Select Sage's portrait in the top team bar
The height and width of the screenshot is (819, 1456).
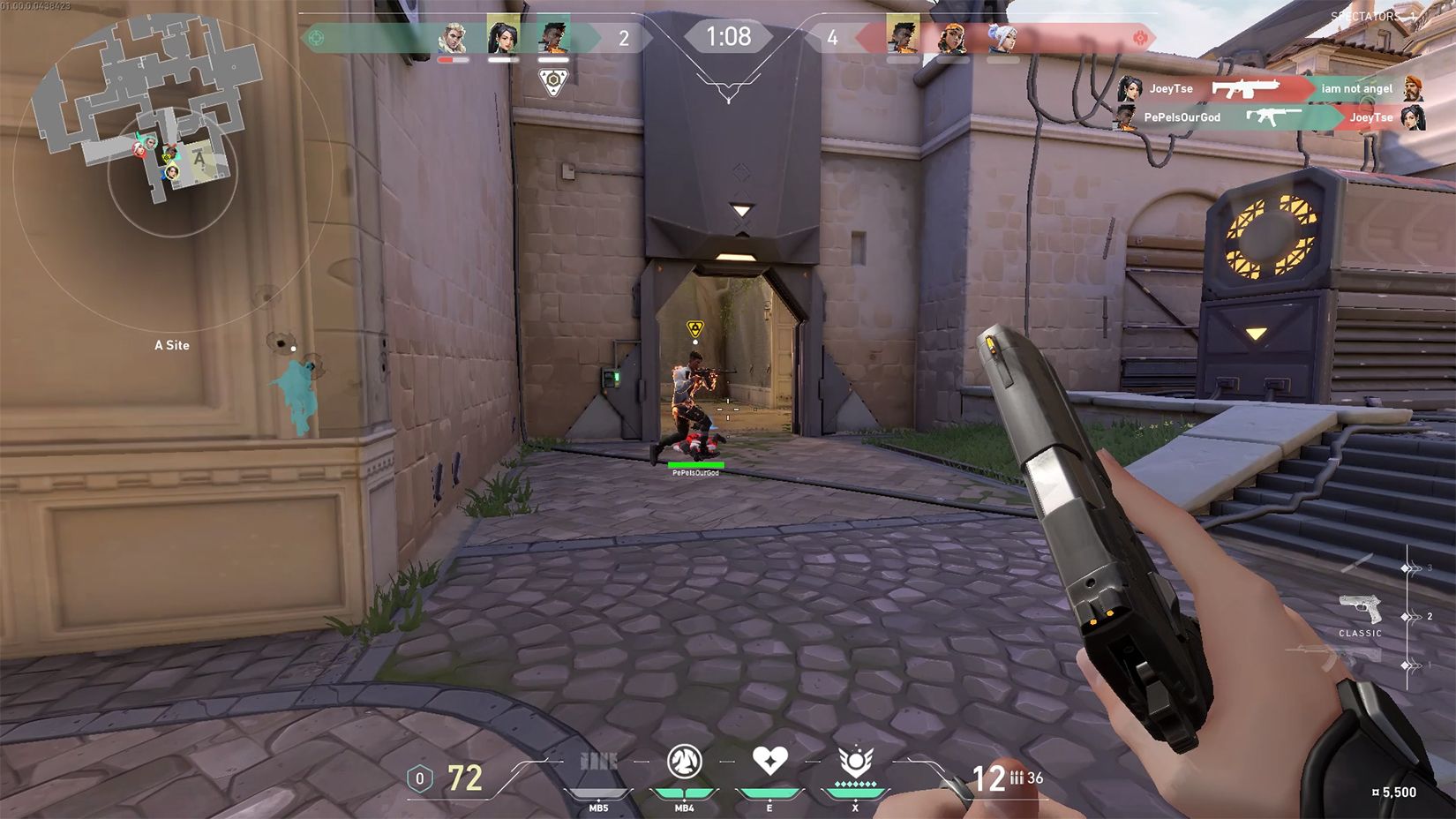click(503, 38)
